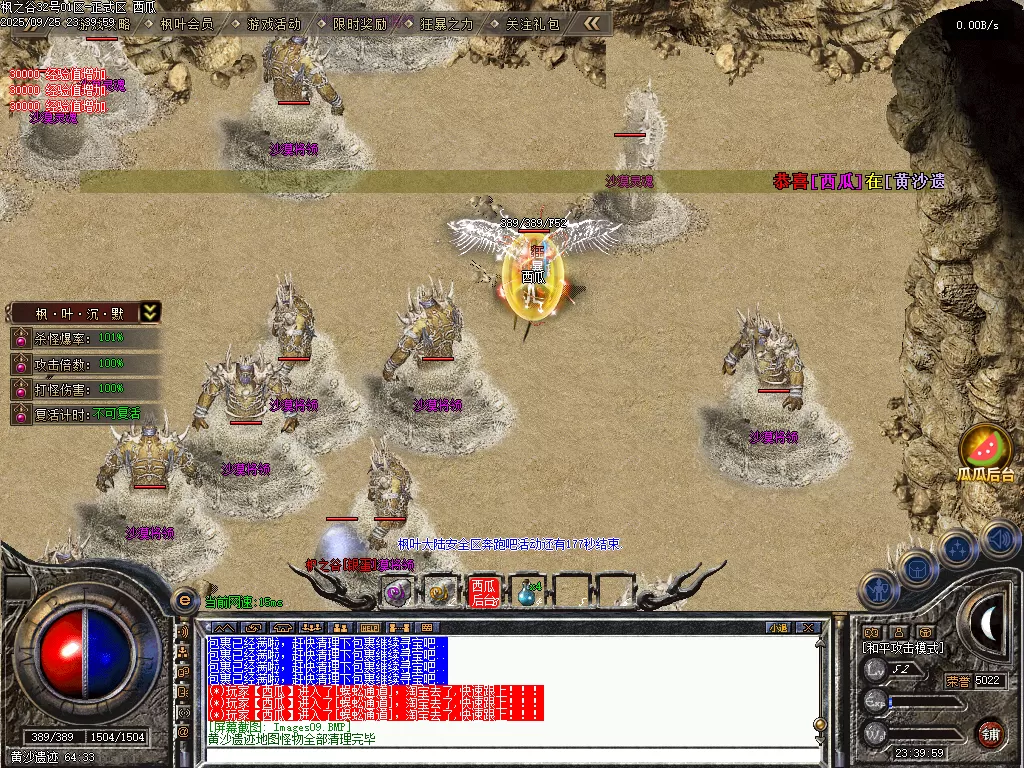Click the 小退 logout button
The width and height of the screenshot is (1024, 768).
[x=778, y=628]
